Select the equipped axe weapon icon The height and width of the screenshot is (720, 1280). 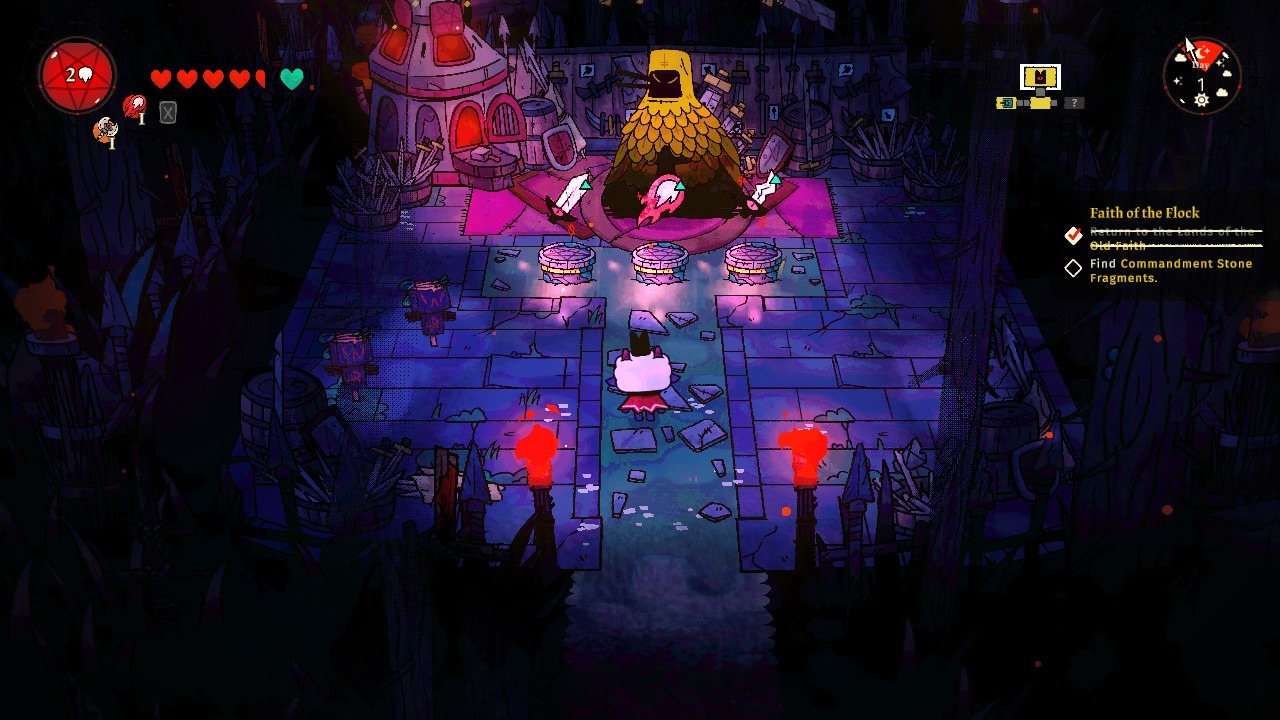click(104, 130)
